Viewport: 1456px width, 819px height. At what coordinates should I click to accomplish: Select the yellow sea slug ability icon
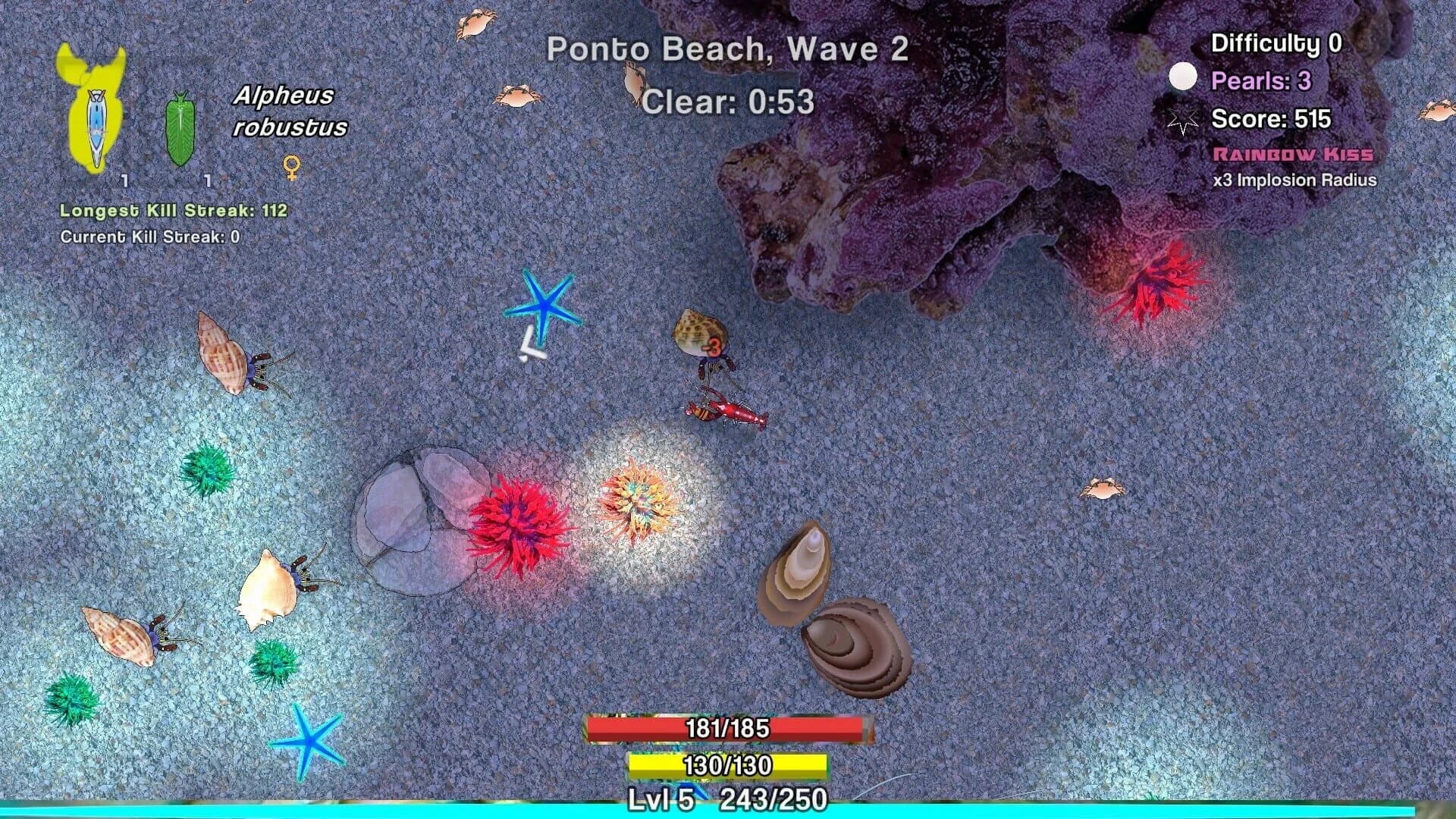(x=95, y=110)
